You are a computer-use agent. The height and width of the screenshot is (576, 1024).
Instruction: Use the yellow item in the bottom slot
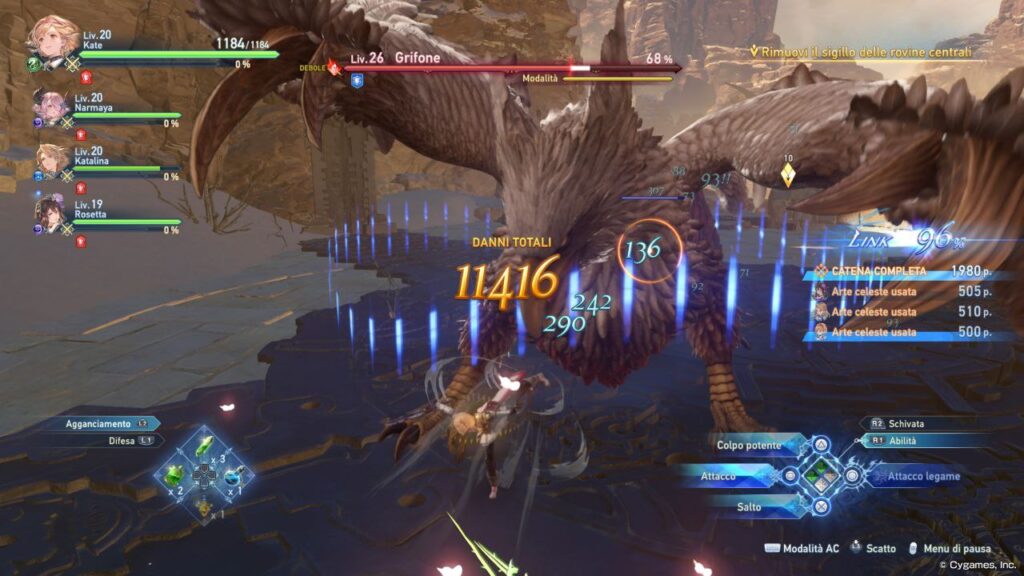point(204,507)
